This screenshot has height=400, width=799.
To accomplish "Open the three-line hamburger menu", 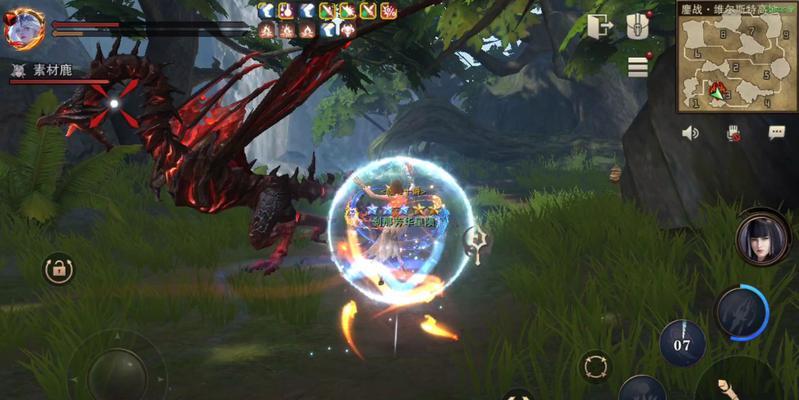I will [638, 66].
